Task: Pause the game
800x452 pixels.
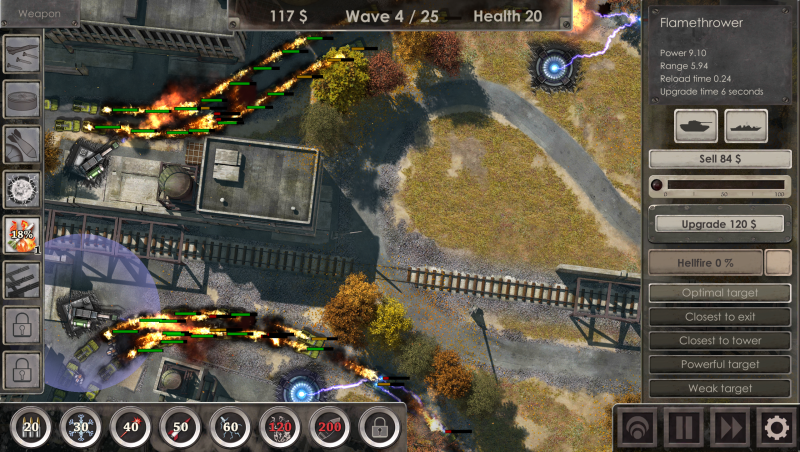Action: pyautogui.click(x=685, y=428)
